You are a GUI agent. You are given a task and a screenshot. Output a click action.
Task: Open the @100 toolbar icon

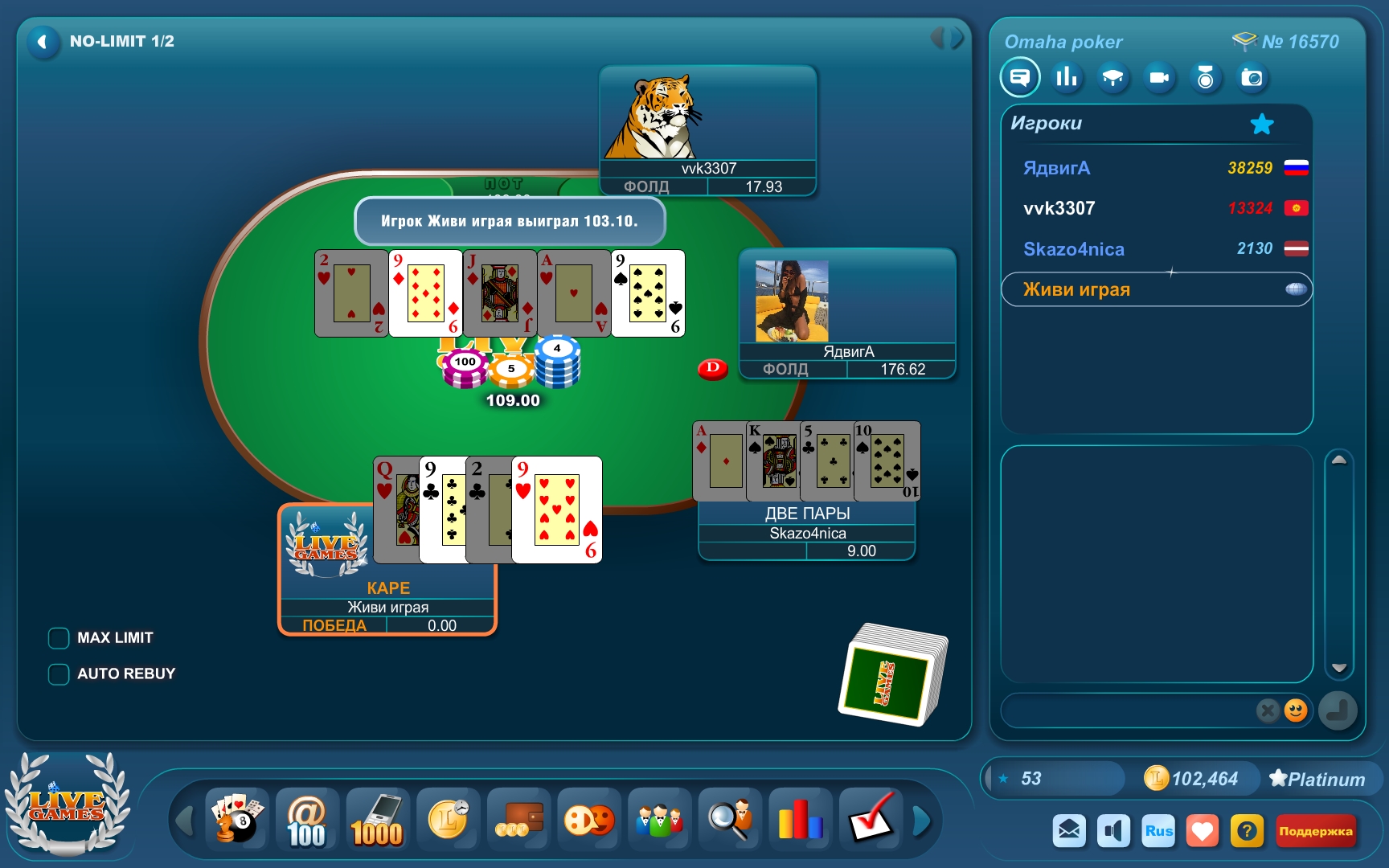307,820
